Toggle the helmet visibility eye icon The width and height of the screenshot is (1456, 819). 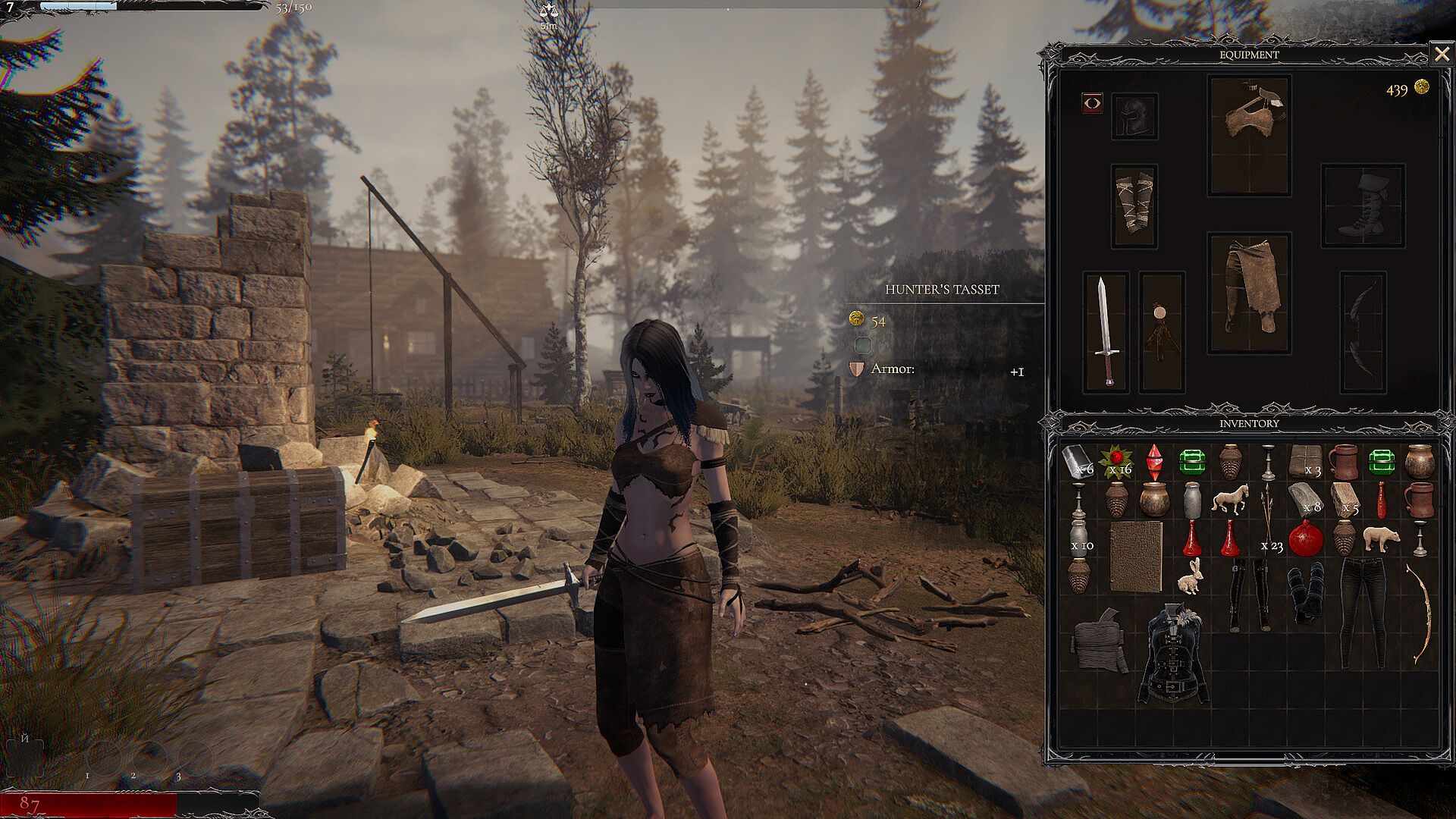pyautogui.click(x=1092, y=103)
